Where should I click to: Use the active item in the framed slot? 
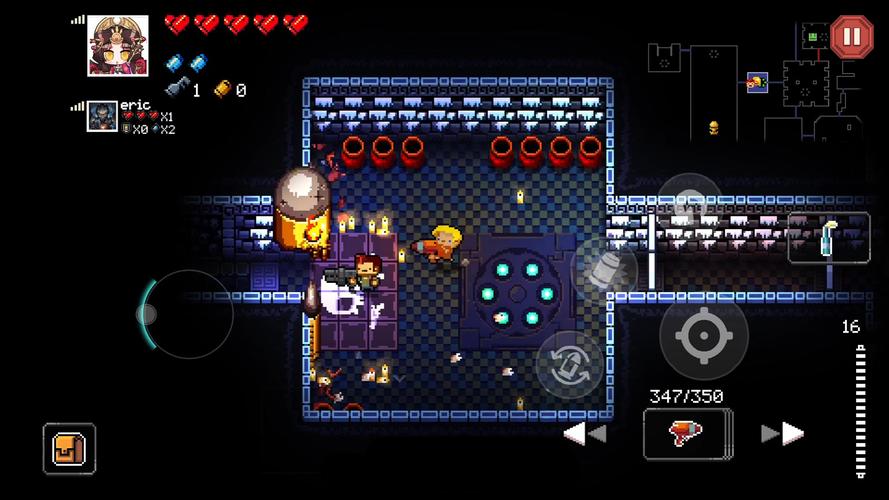click(x=828, y=238)
